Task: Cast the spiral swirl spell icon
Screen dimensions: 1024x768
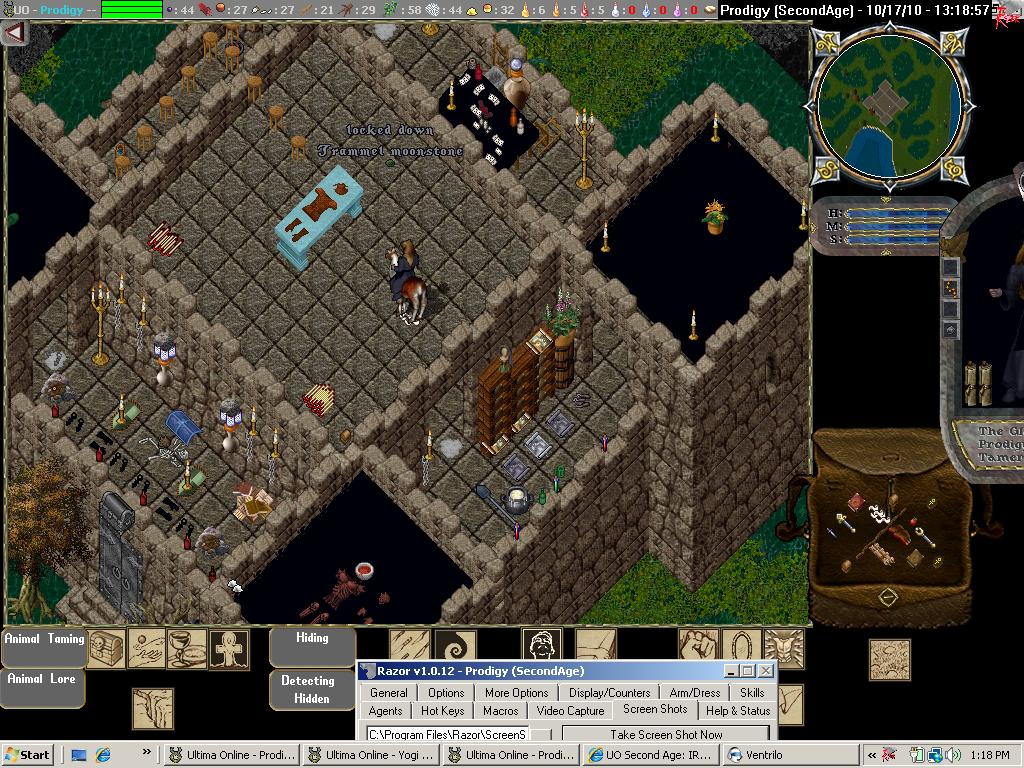Action: [456, 646]
